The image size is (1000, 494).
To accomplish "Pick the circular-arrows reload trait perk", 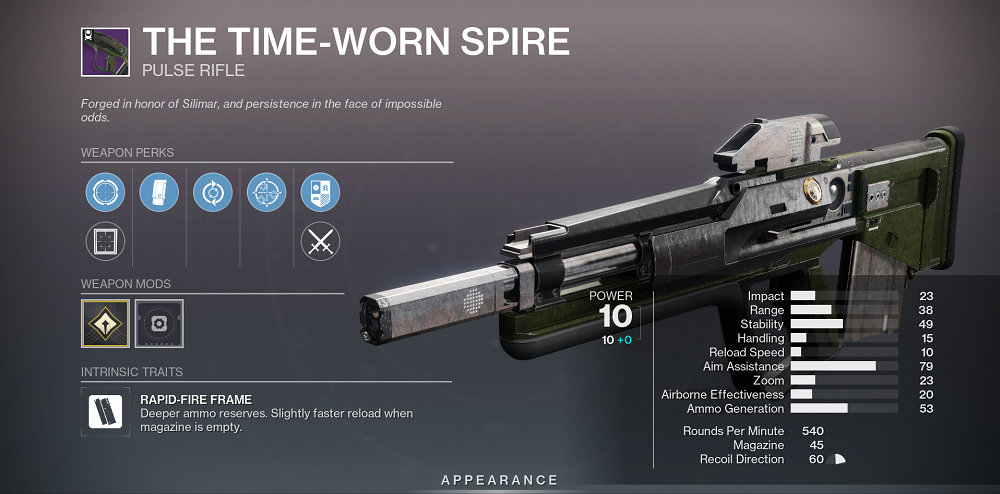I will tap(212, 192).
